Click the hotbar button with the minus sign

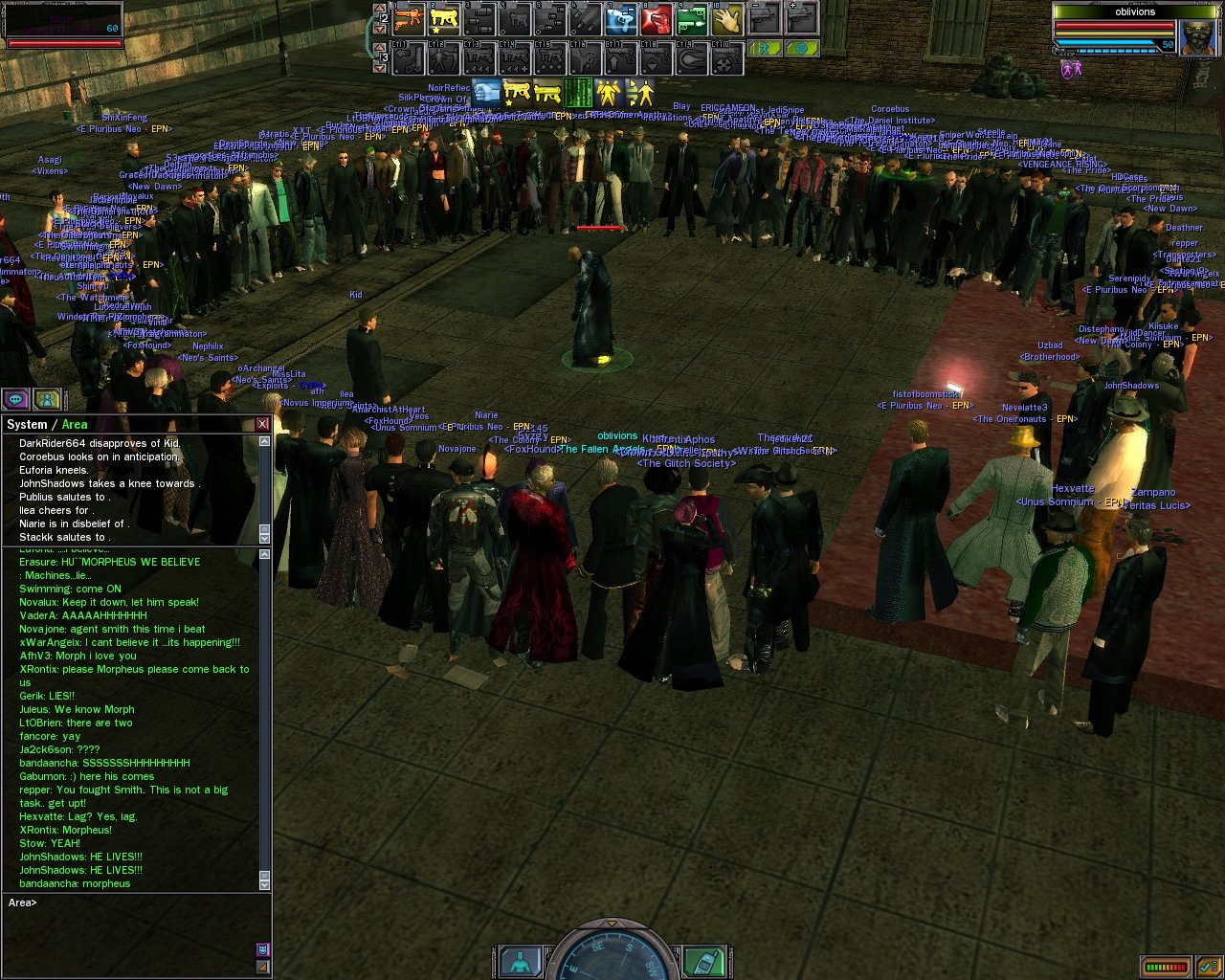764,18
